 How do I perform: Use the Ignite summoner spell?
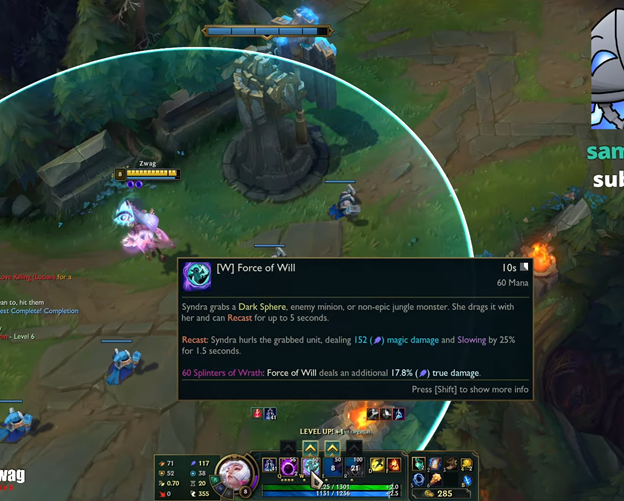[394, 465]
